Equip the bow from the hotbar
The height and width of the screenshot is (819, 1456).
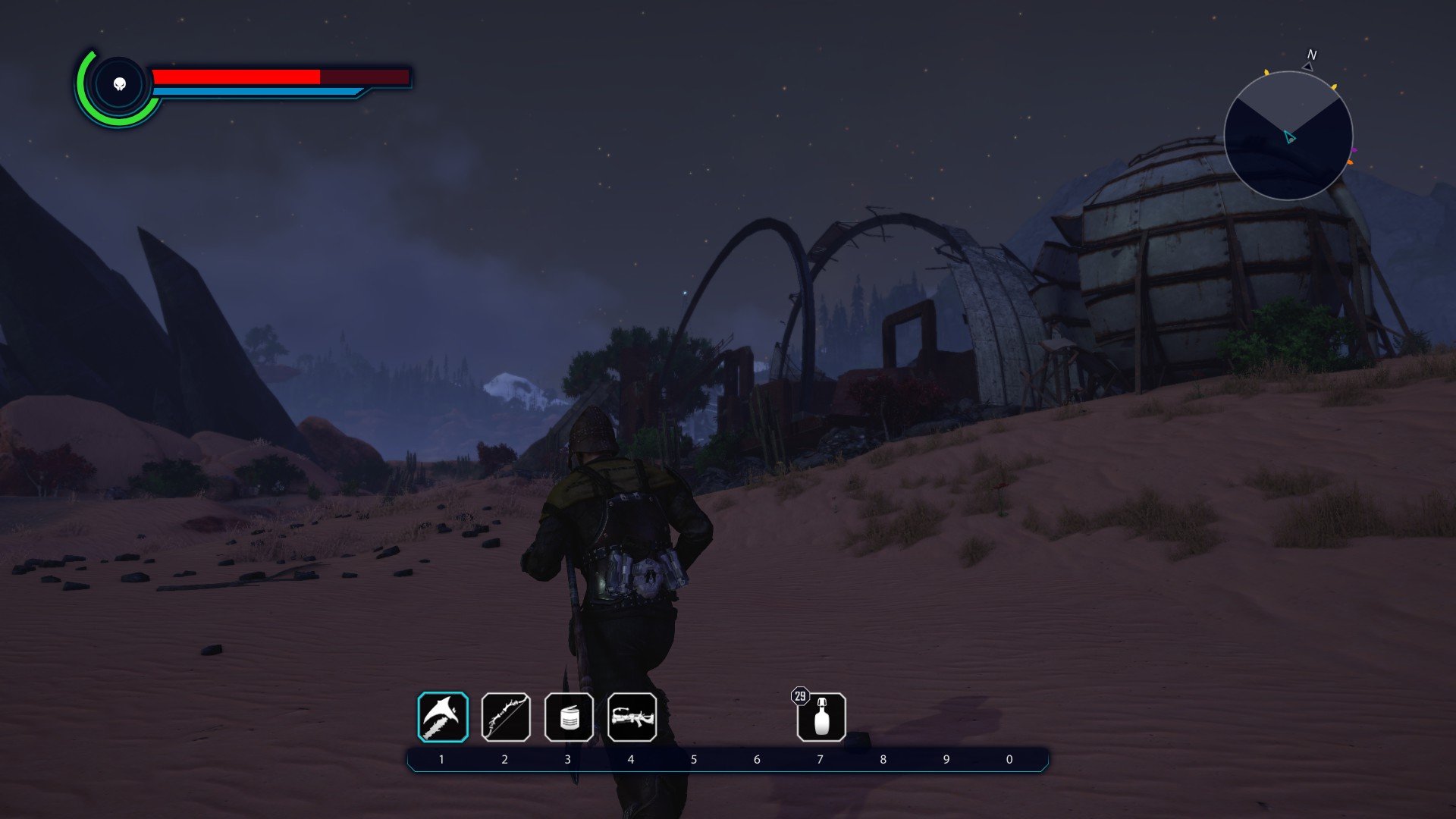[506, 717]
